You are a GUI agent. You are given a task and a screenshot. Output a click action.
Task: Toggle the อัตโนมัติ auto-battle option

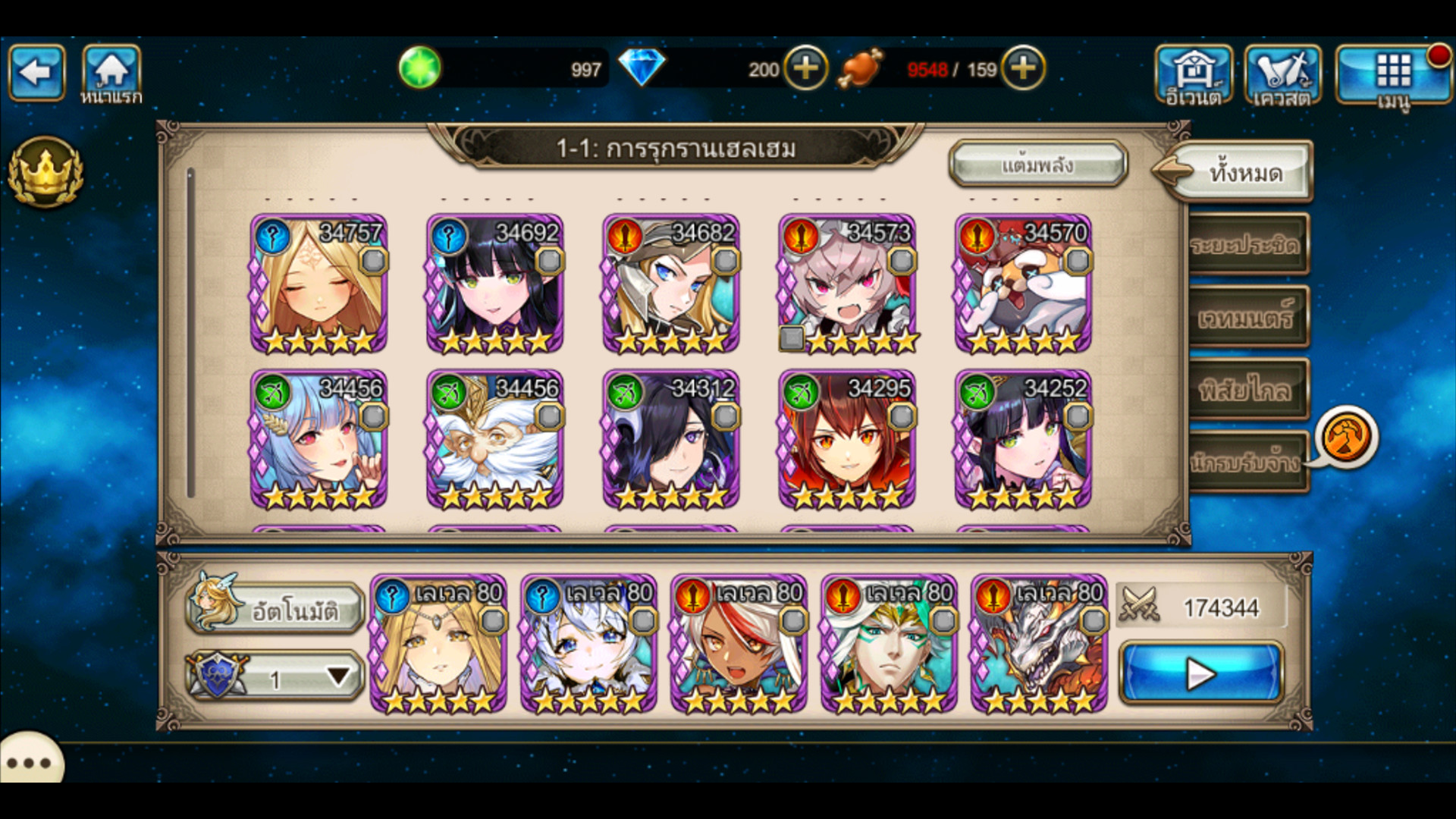pos(277,607)
